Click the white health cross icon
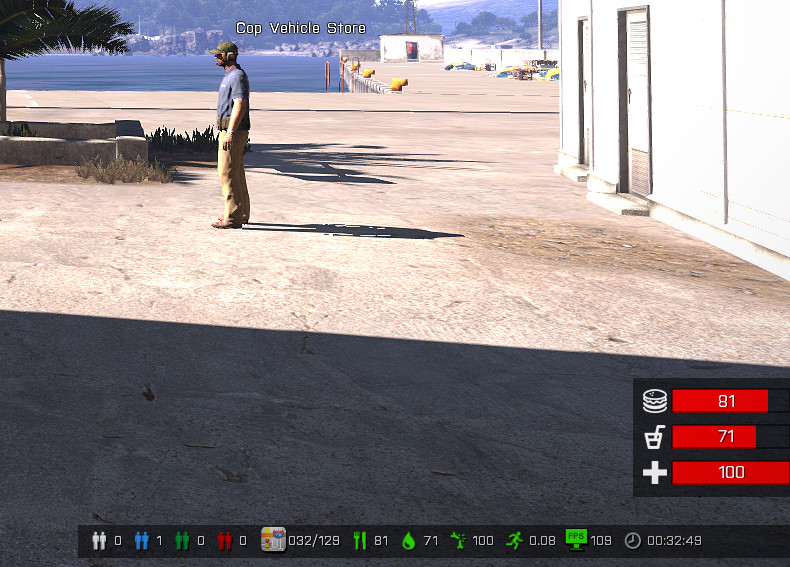This screenshot has height=567, width=790. (x=654, y=473)
